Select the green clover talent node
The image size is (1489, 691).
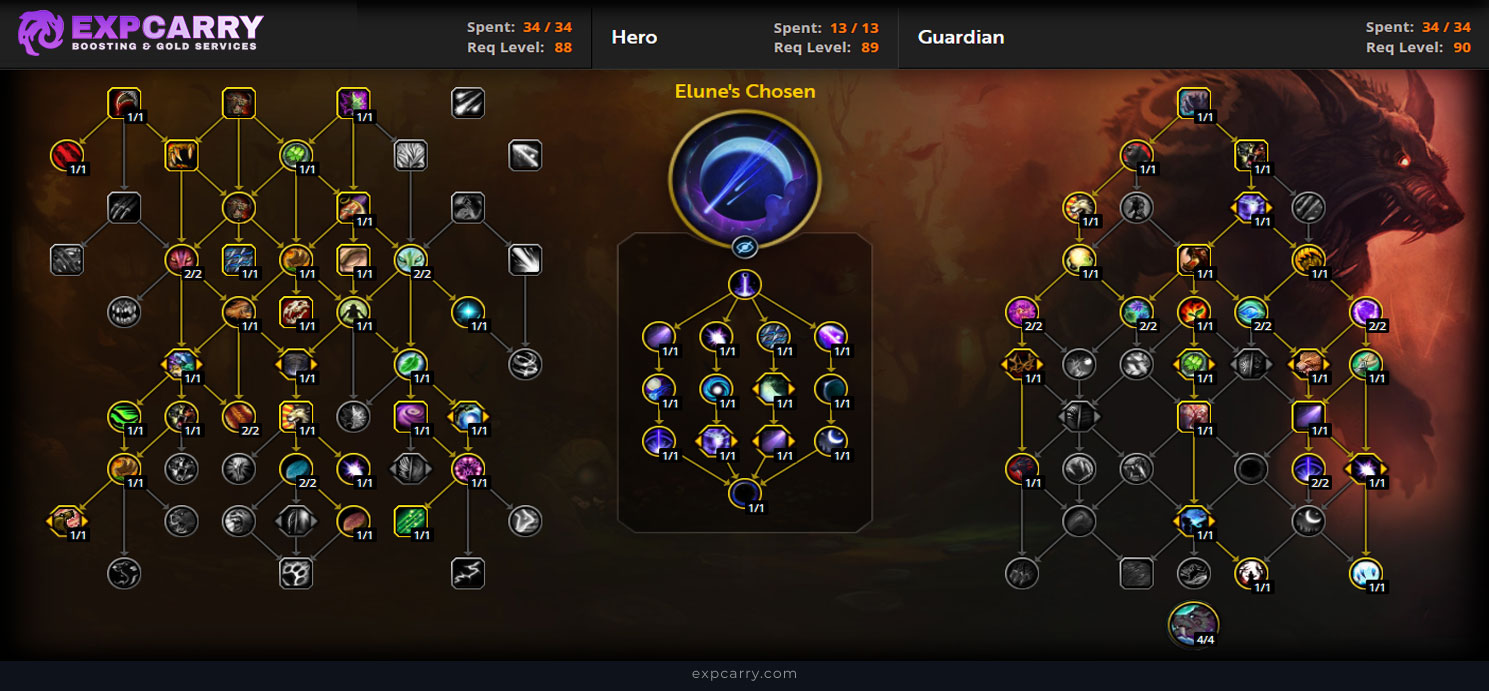click(296, 155)
